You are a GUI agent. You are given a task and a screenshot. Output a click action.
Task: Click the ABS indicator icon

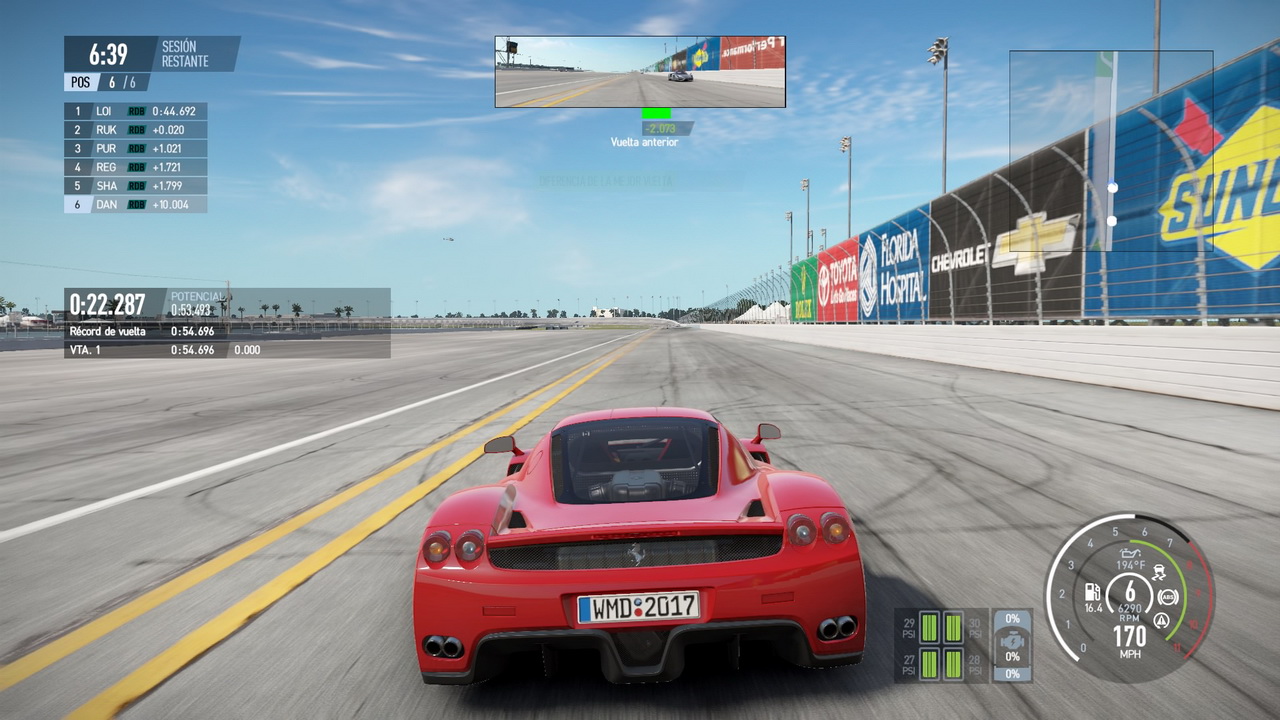(1167, 597)
